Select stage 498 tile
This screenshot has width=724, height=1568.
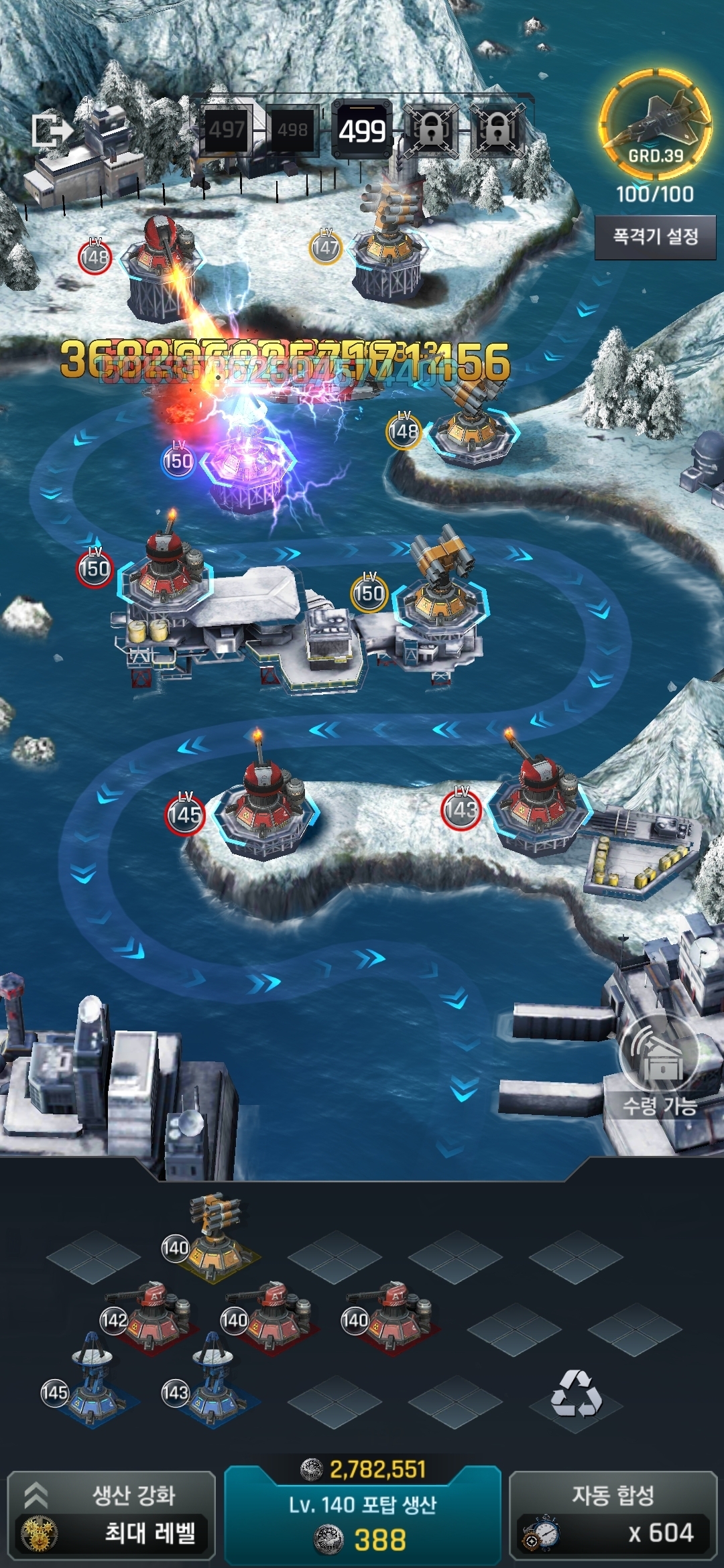292,130
